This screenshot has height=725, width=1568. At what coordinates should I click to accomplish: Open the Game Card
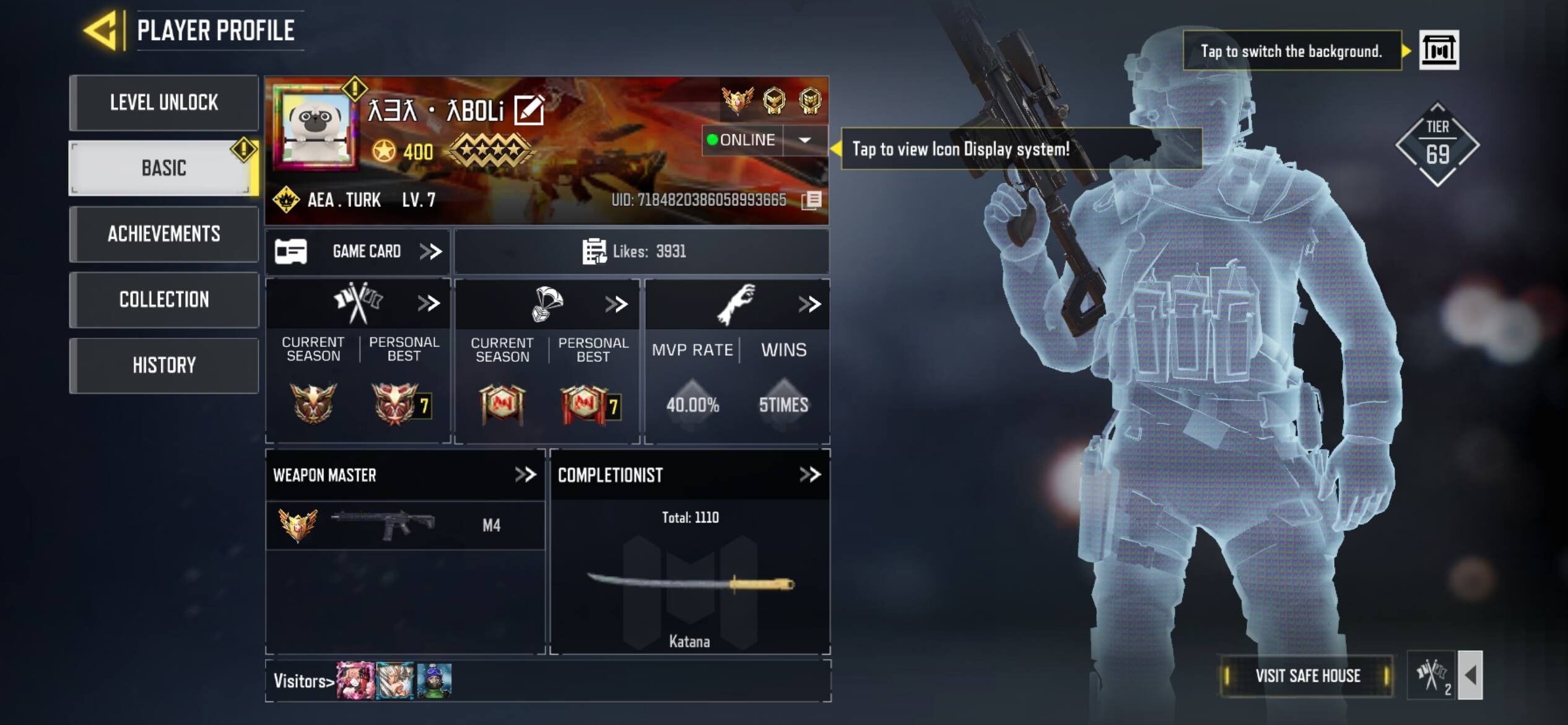pos(359,251)
